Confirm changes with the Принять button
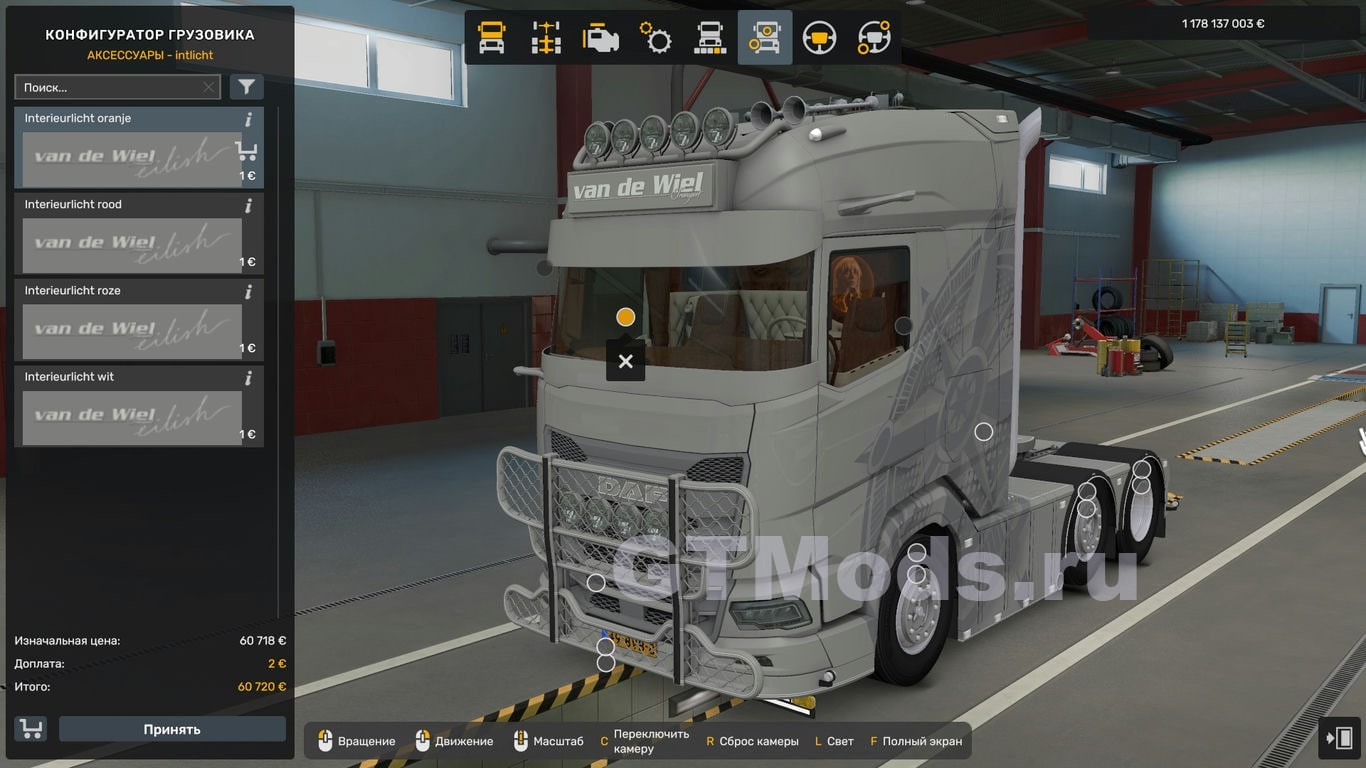This screenshot has height=768, width=1366. coord(172,729)
